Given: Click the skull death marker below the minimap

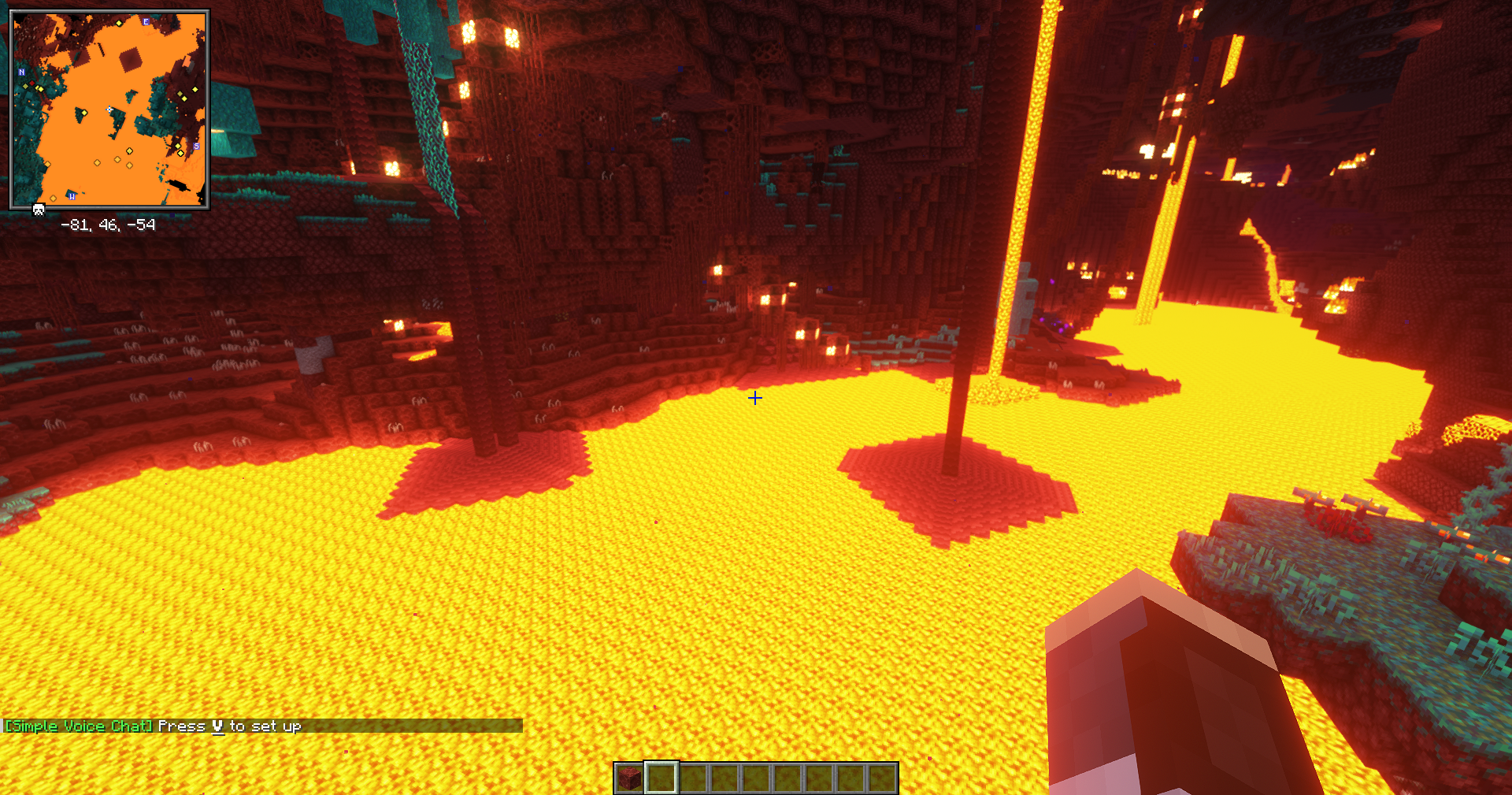Looking at the screenshot, I should [x=38, y=210].
